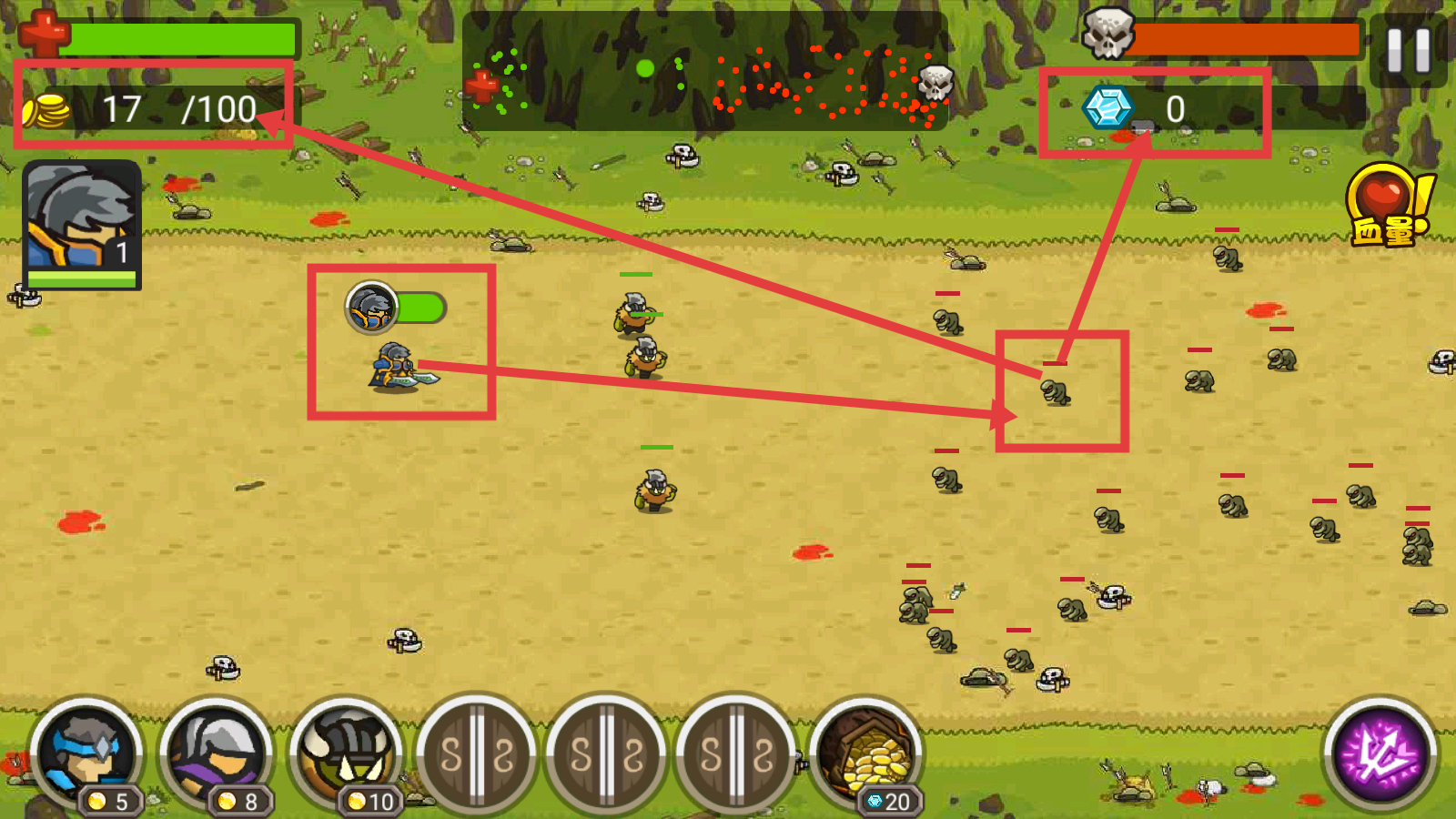Select the hero portrait card
The width and height of the screenshot is (1456, 819).
tap(82, 225)
